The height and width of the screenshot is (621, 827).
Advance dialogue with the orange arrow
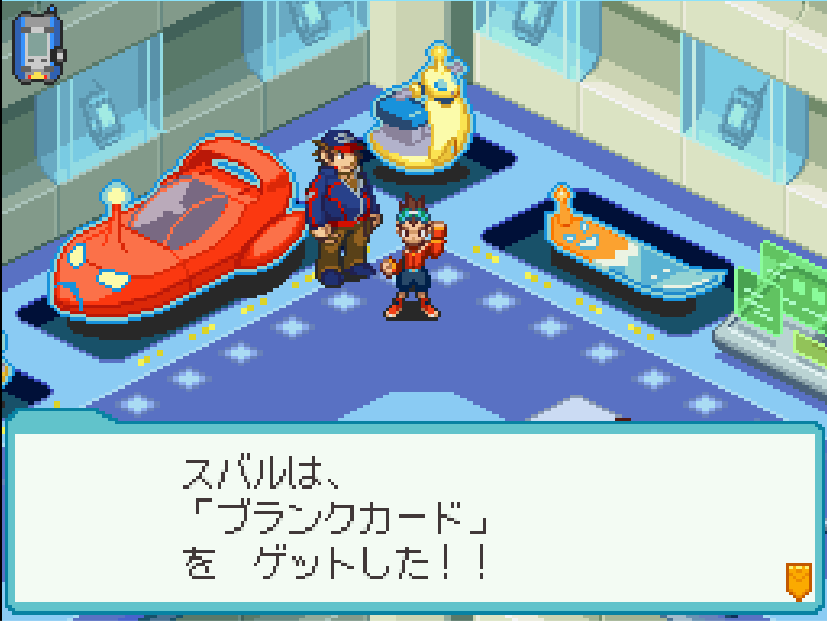coord(797,580)
